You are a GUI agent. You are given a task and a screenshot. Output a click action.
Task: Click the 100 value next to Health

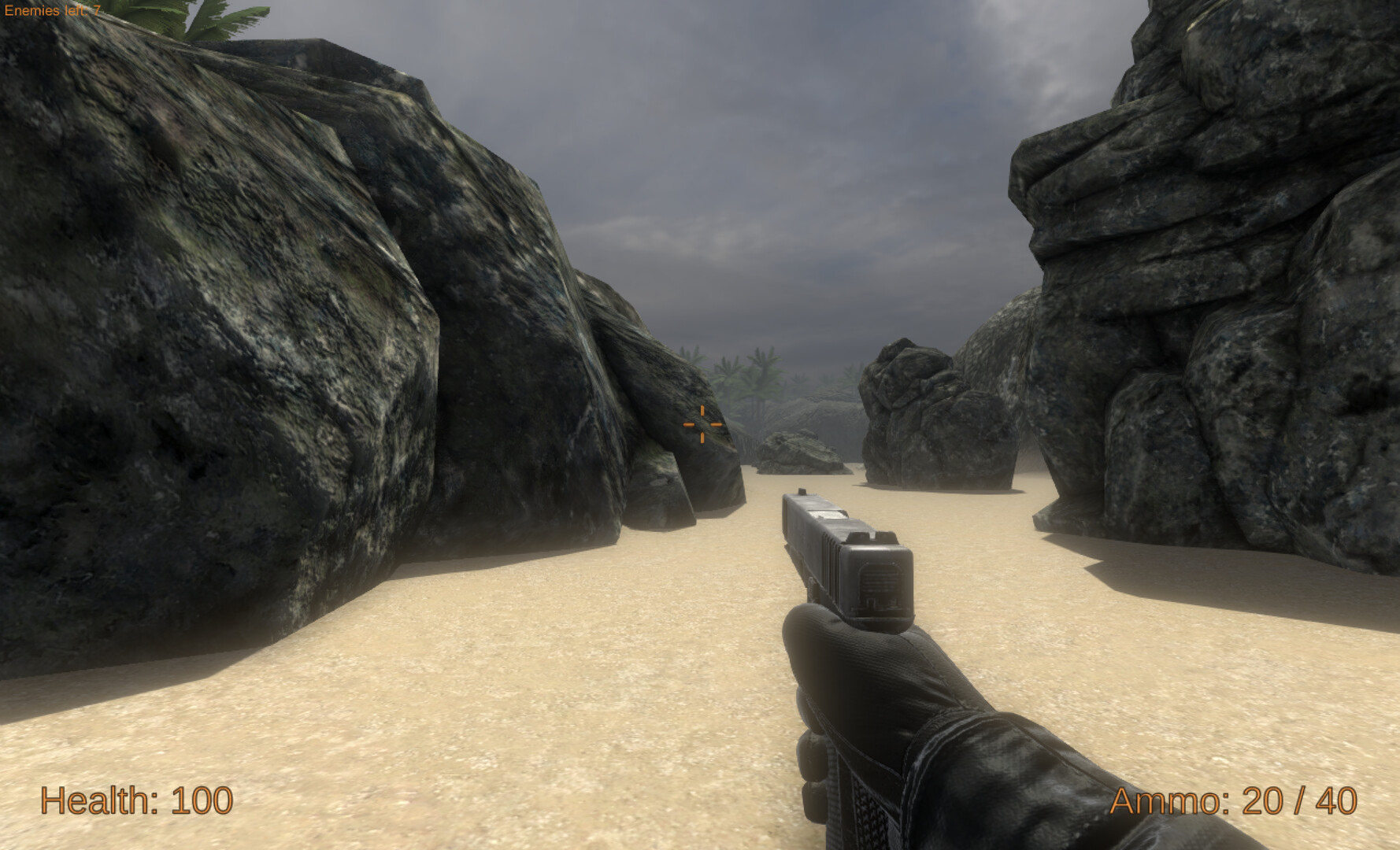pos(201,801)
